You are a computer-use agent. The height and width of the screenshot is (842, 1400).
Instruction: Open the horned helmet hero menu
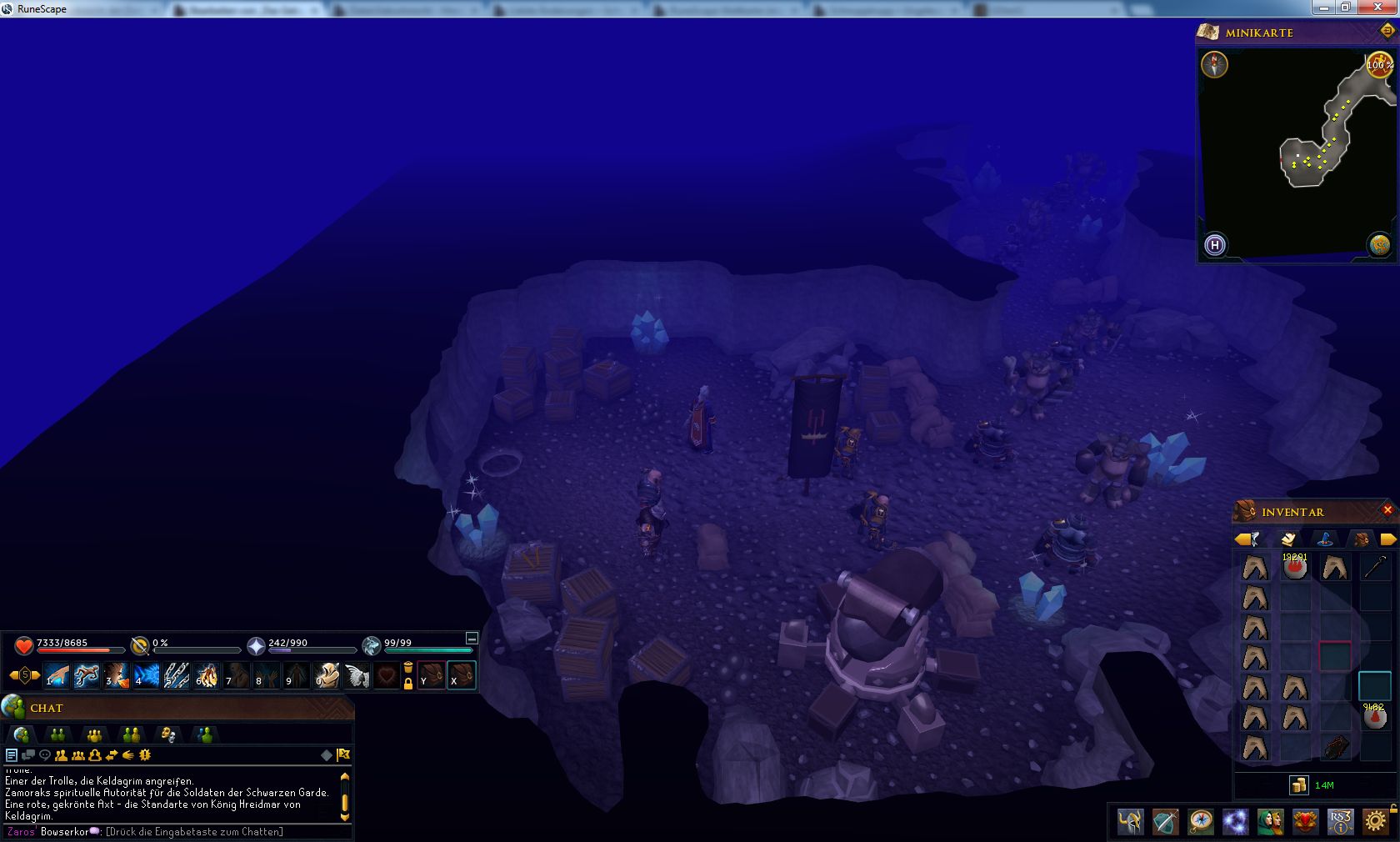1131,822
